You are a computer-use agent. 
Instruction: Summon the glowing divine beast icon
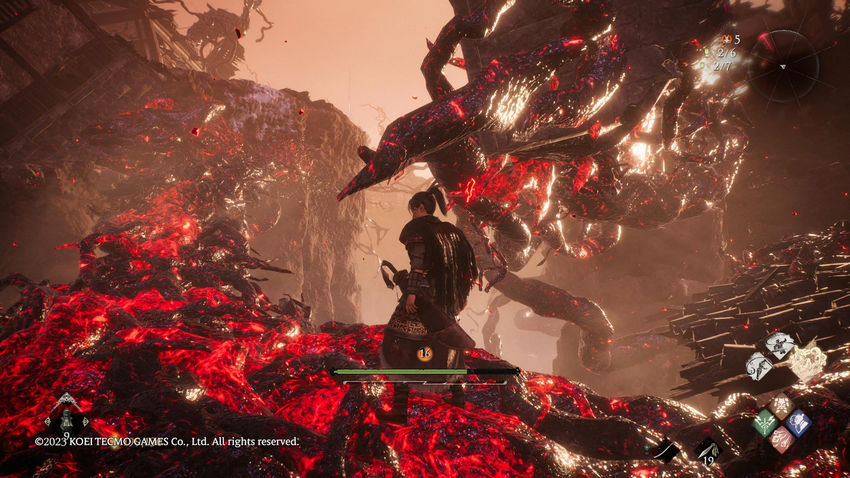[x=806, y=361]
